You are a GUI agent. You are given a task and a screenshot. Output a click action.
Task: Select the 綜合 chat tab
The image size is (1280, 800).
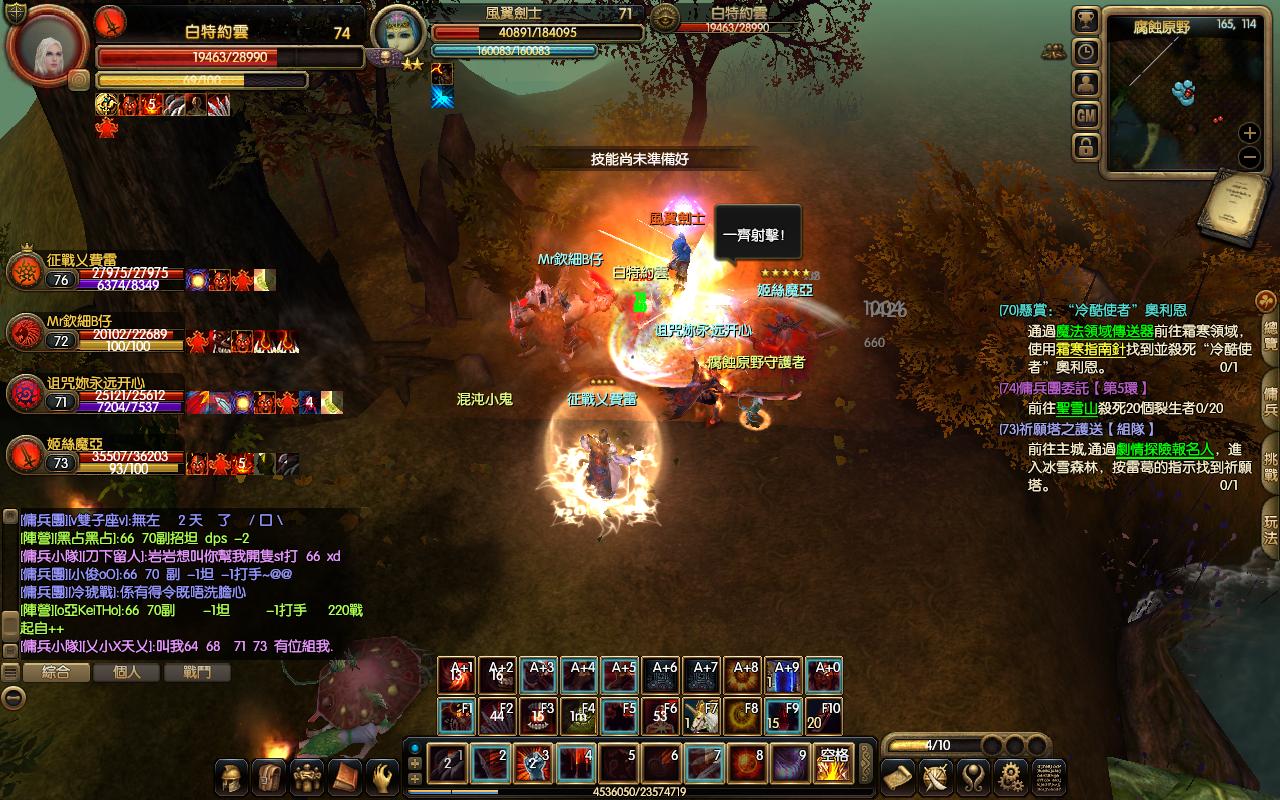57,672
